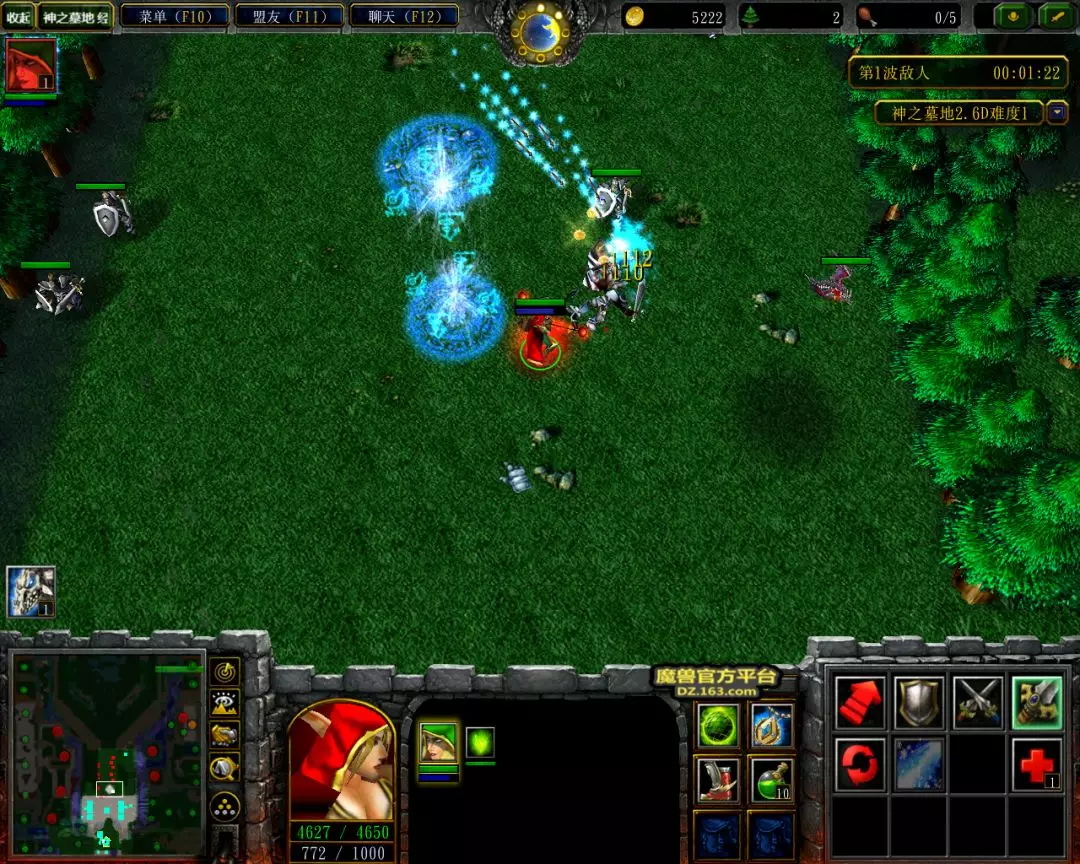Open the formation movement toggle button

point(226,806)
